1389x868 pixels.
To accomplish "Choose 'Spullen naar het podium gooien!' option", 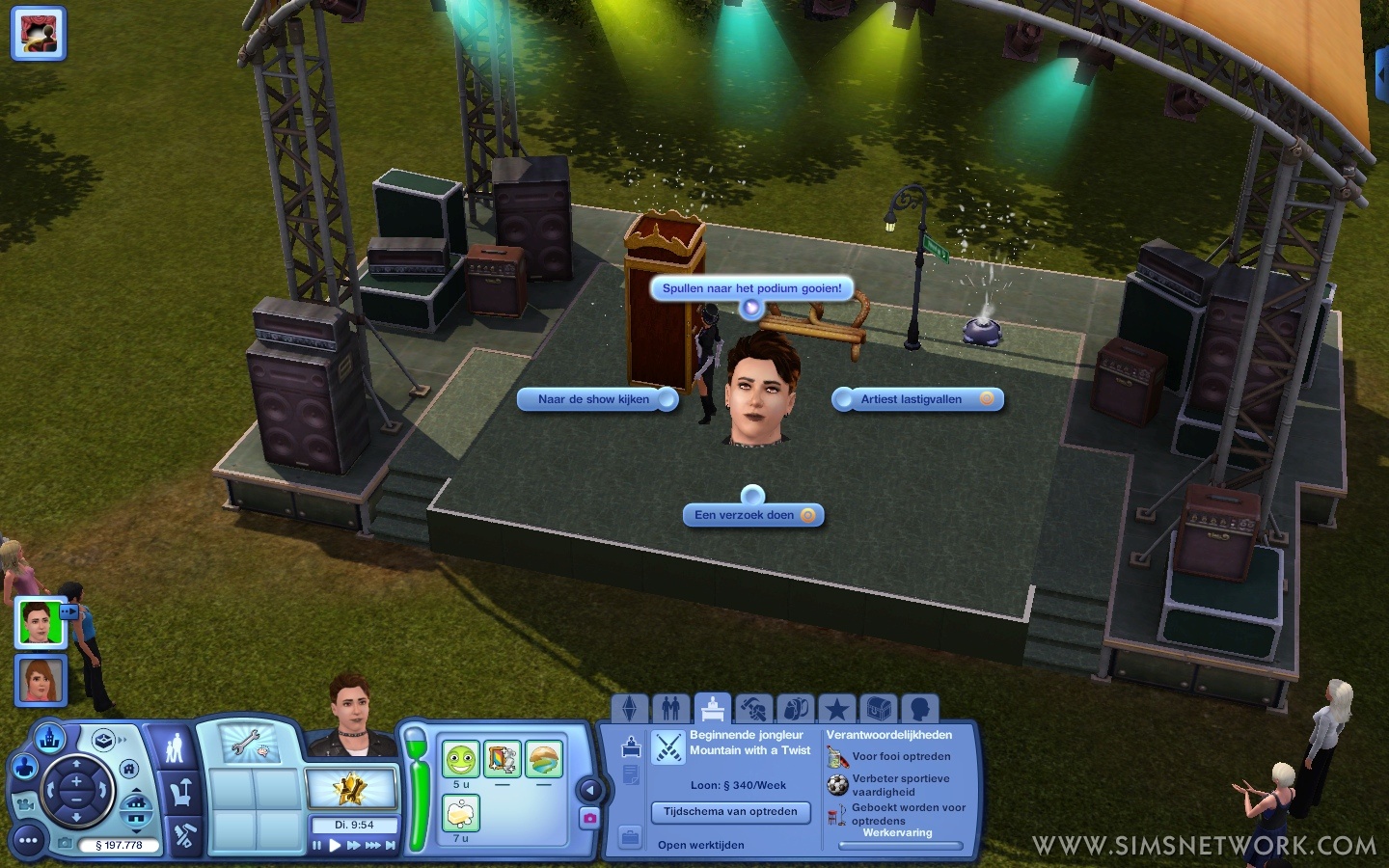I will [751, 288].
